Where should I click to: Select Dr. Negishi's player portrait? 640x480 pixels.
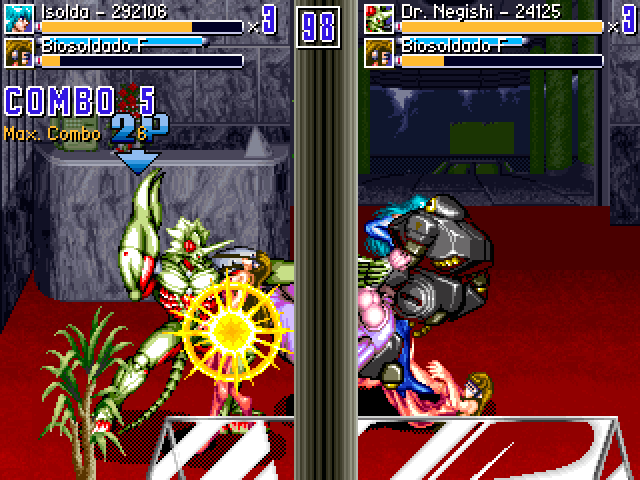379,19
